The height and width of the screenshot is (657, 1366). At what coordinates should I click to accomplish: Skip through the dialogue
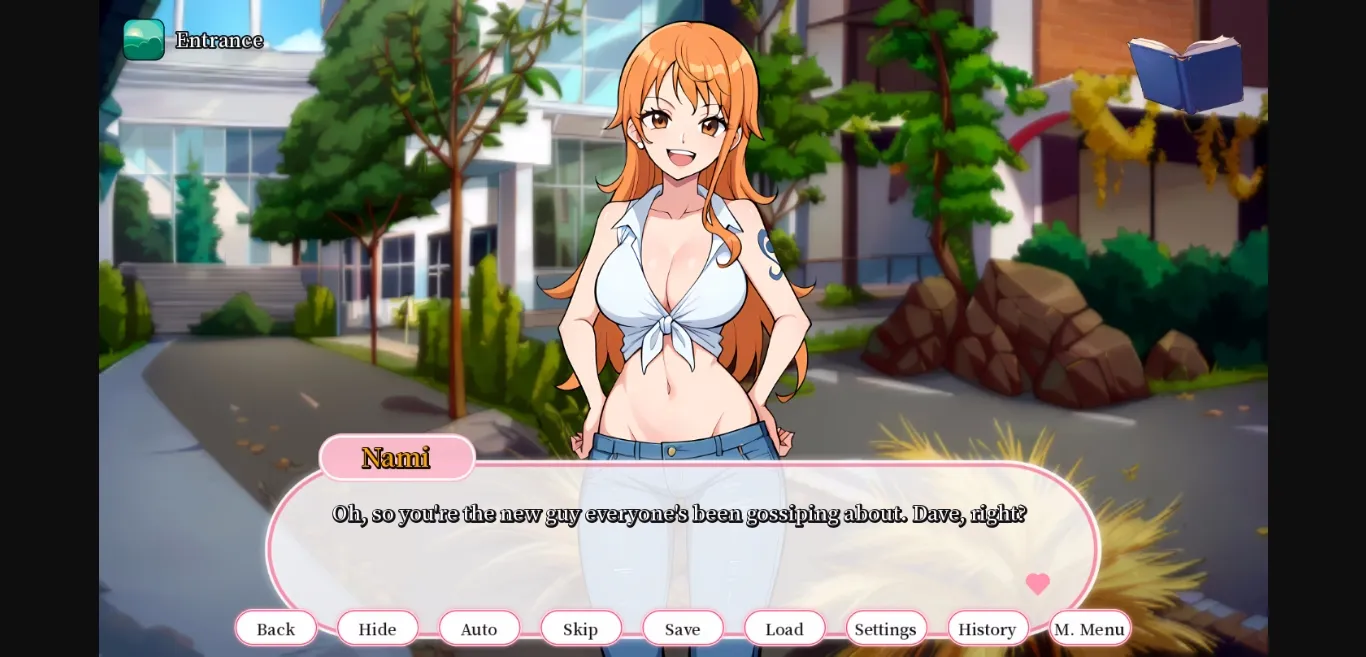pyautogui.click(x=581, y=629)
